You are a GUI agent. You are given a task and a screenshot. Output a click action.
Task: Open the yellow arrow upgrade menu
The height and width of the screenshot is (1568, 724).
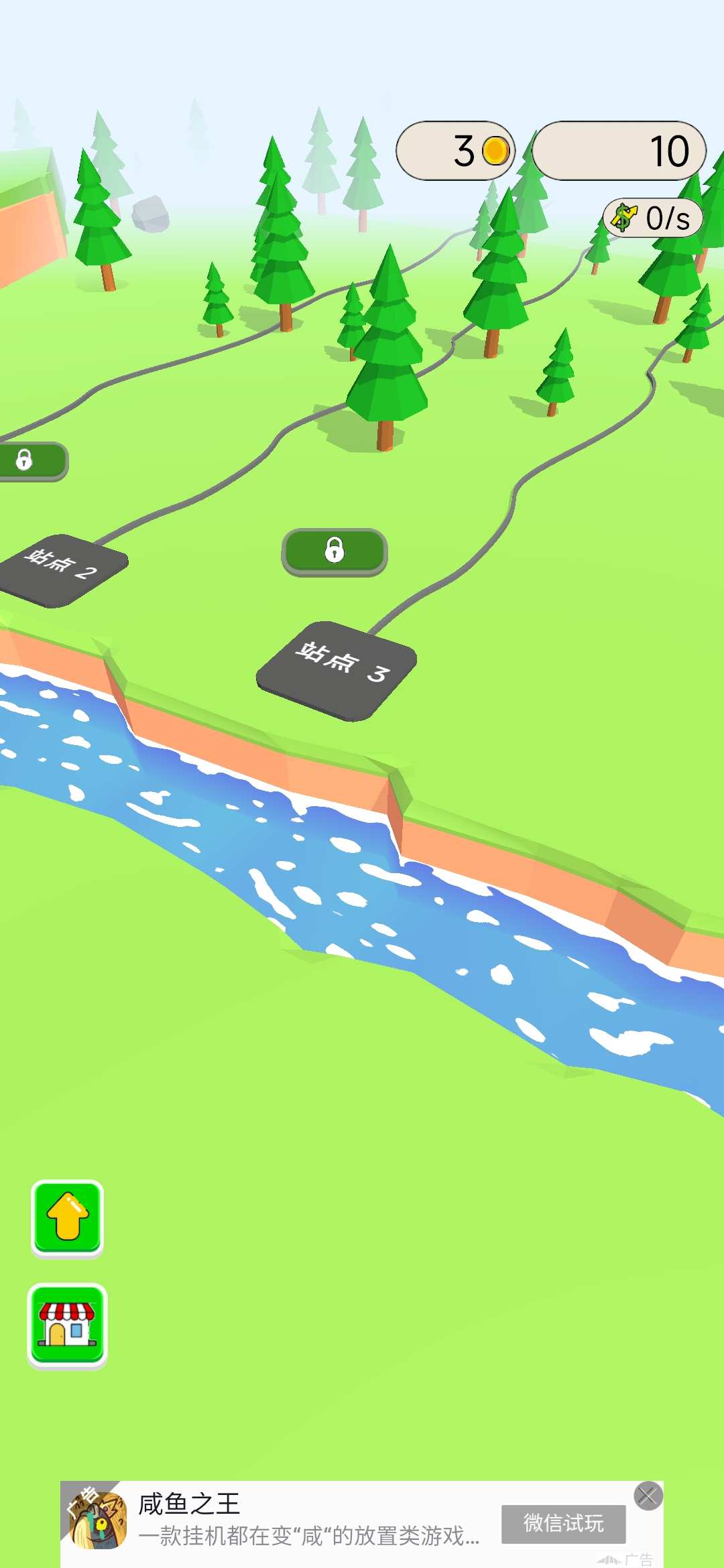67,1218
